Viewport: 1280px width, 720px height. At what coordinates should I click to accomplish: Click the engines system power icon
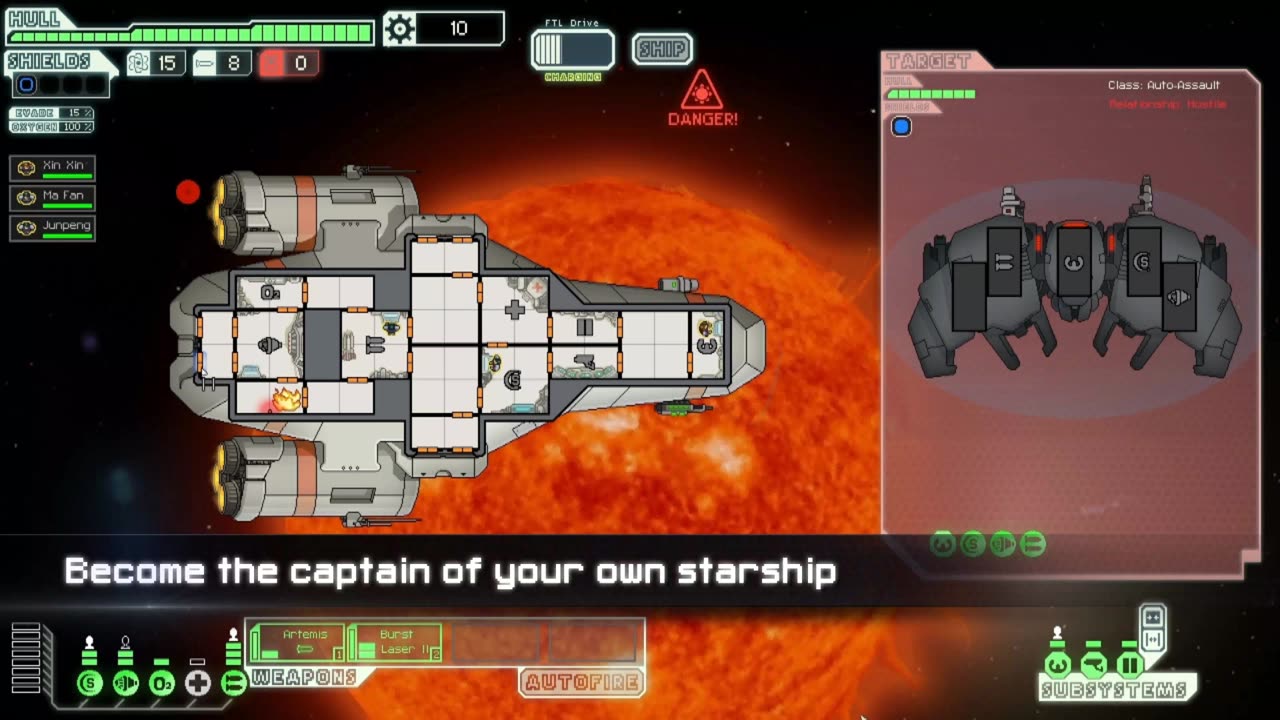(126, 684)
